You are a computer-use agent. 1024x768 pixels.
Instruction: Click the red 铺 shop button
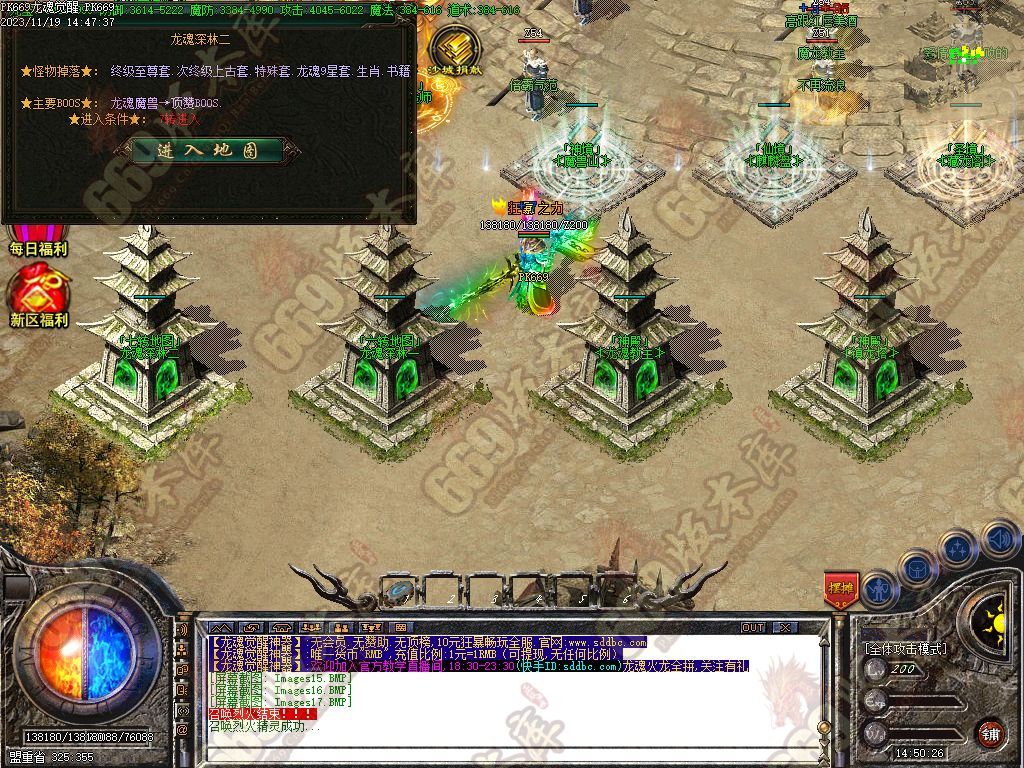(x=990, y=733)
